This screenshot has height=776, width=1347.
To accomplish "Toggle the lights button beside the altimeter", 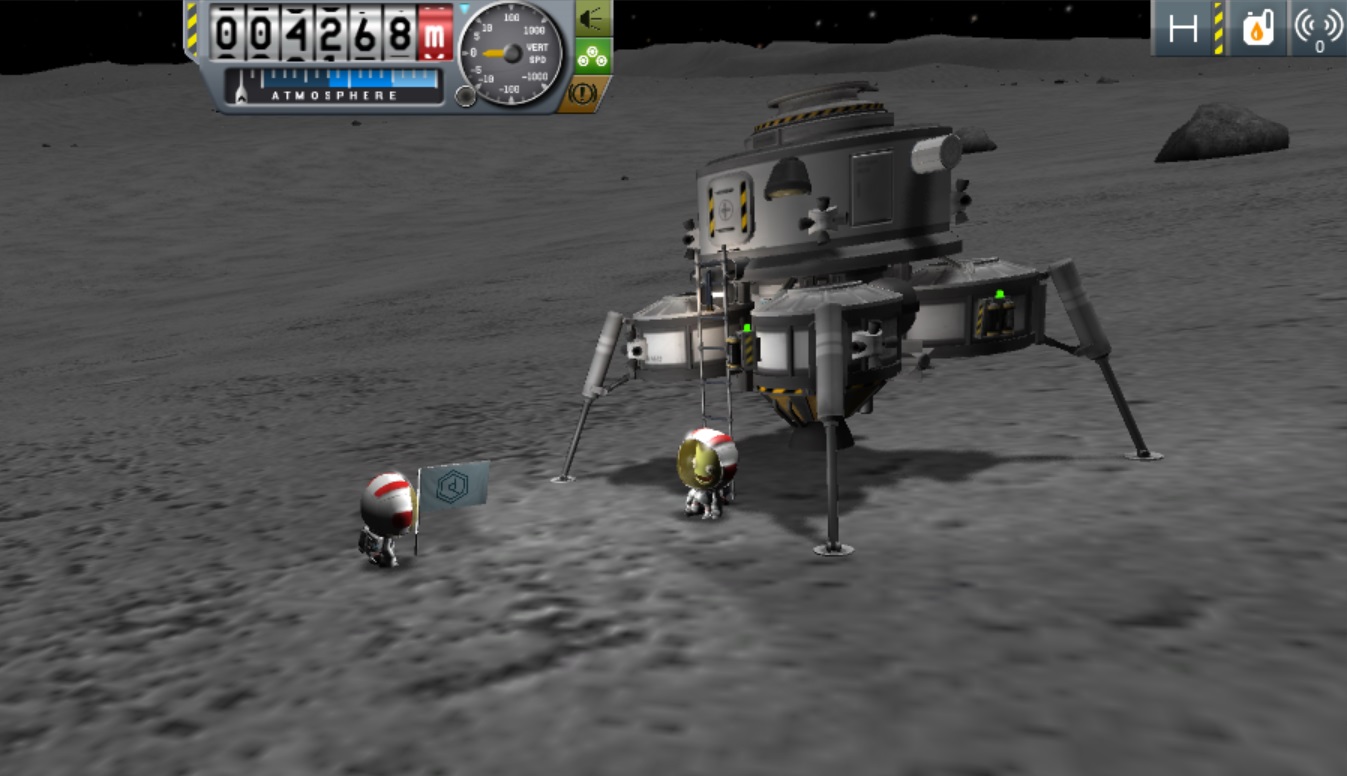I will pos(592,18).
